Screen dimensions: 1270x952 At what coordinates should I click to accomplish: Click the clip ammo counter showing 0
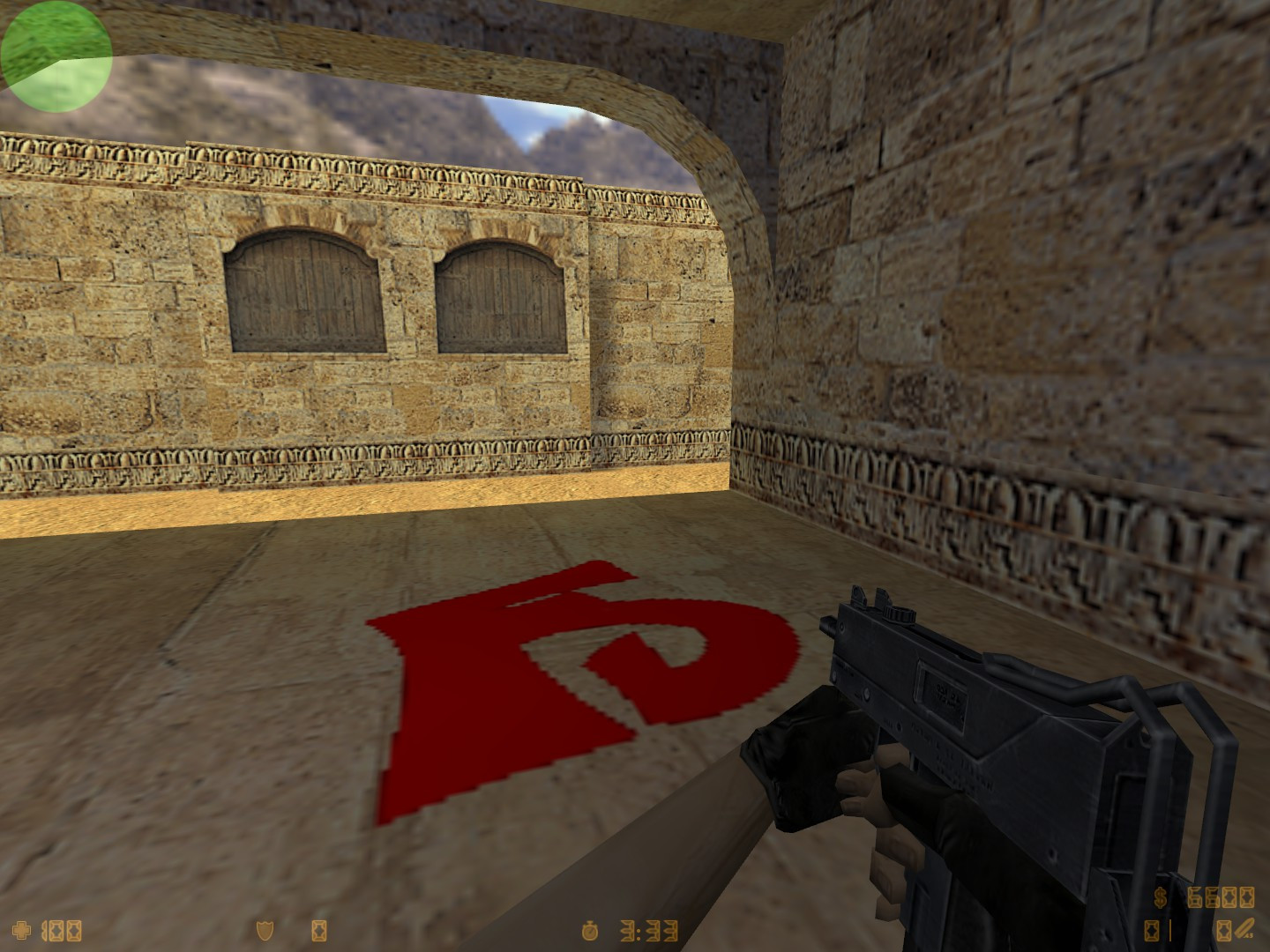click(1152, 929)
